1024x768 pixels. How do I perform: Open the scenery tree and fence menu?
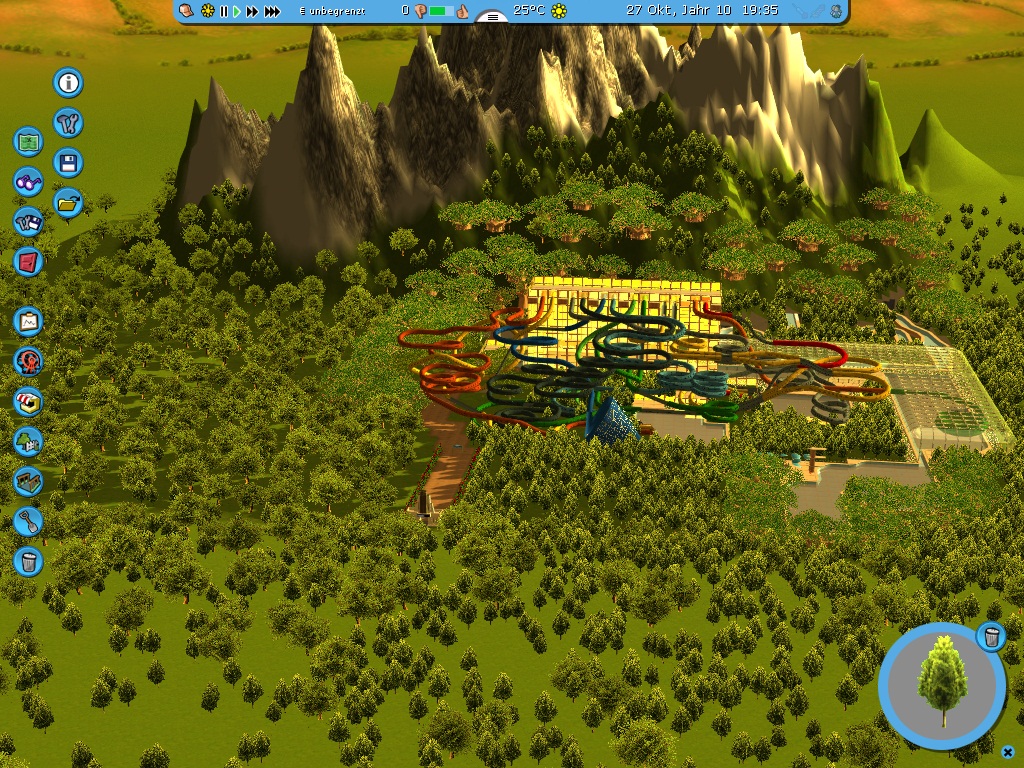pos(29,441)
